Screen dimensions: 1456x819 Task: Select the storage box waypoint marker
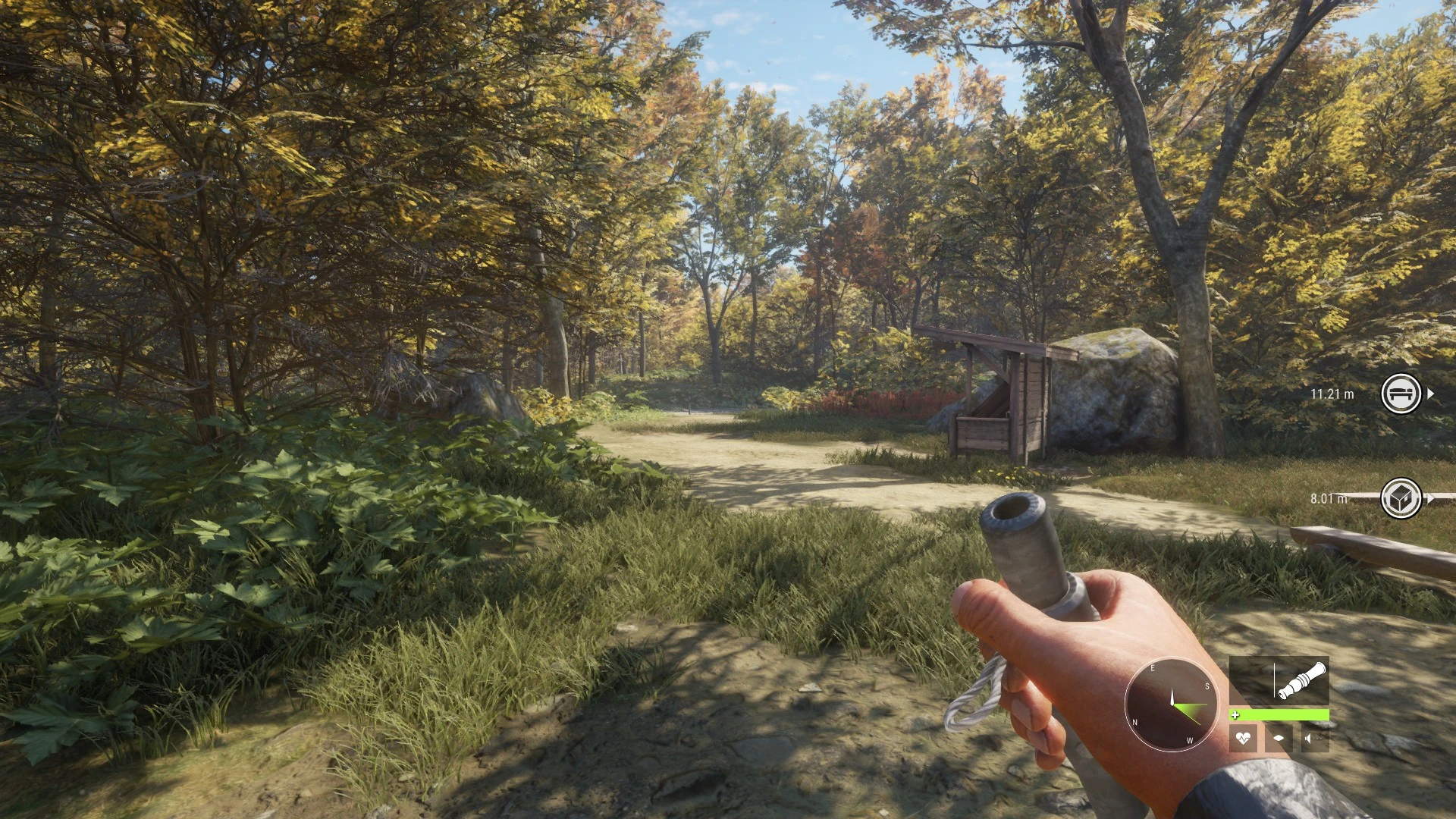coord(1401,498)
